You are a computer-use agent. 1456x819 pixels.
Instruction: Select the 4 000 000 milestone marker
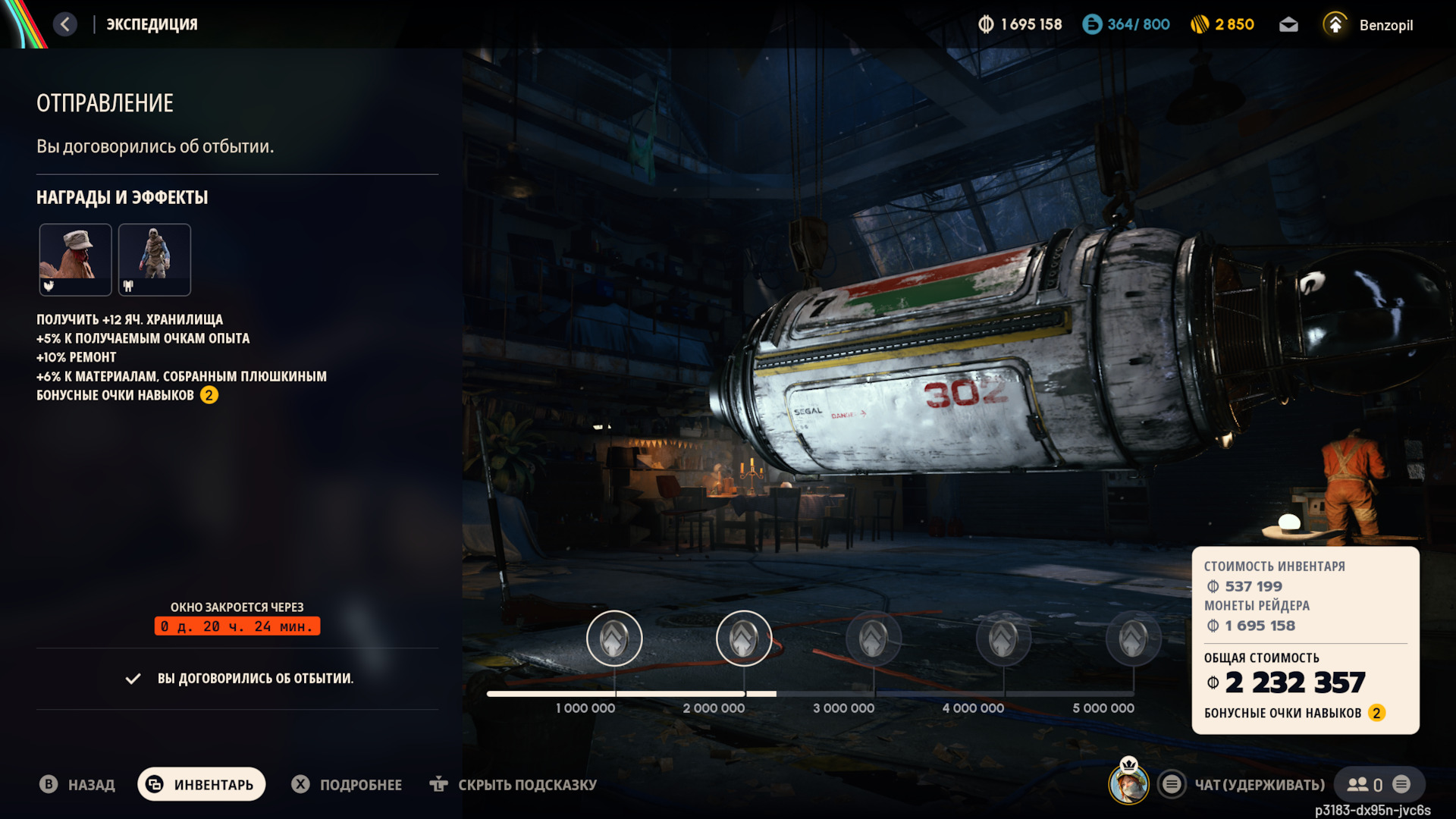click(1003, 639)
